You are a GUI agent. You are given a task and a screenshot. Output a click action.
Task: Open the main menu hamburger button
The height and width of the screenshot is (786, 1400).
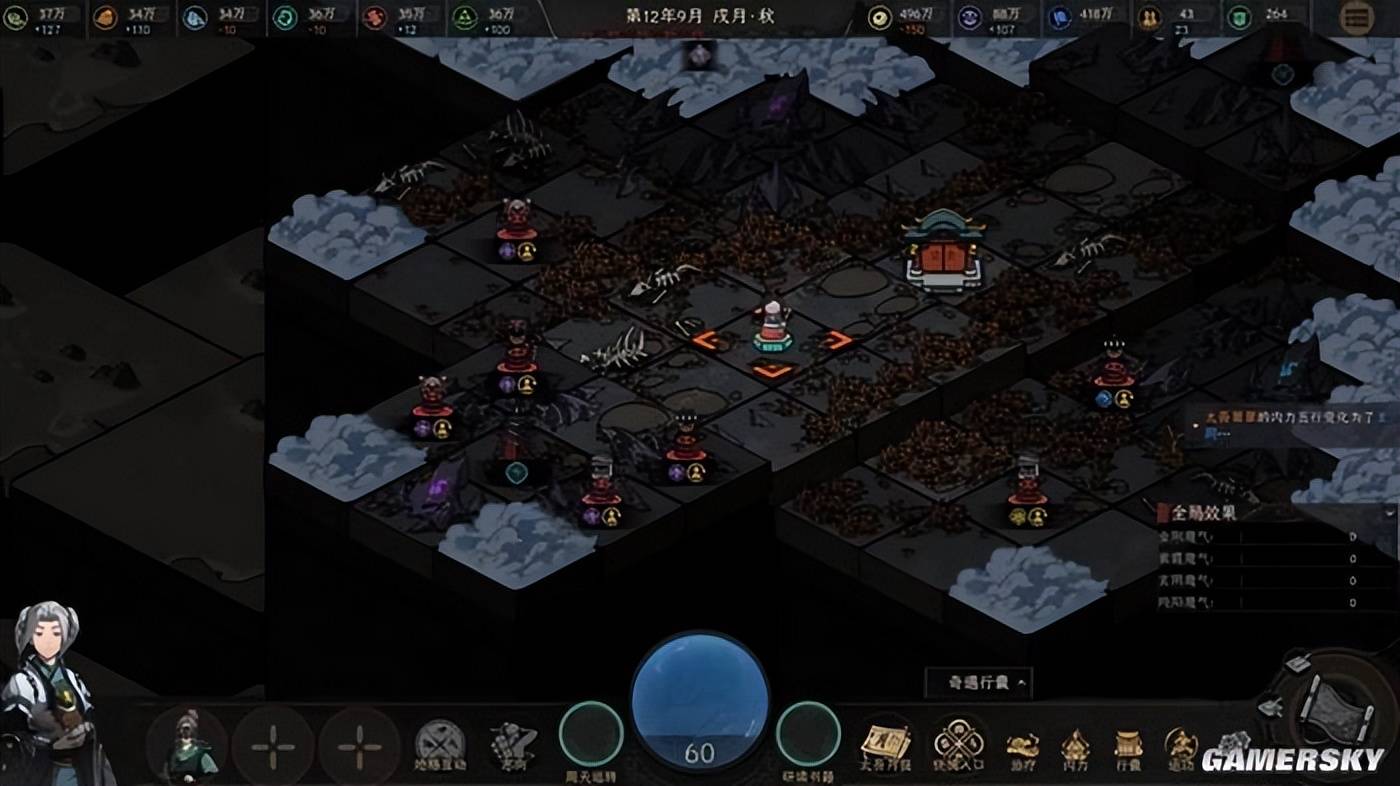point(1356,18)
